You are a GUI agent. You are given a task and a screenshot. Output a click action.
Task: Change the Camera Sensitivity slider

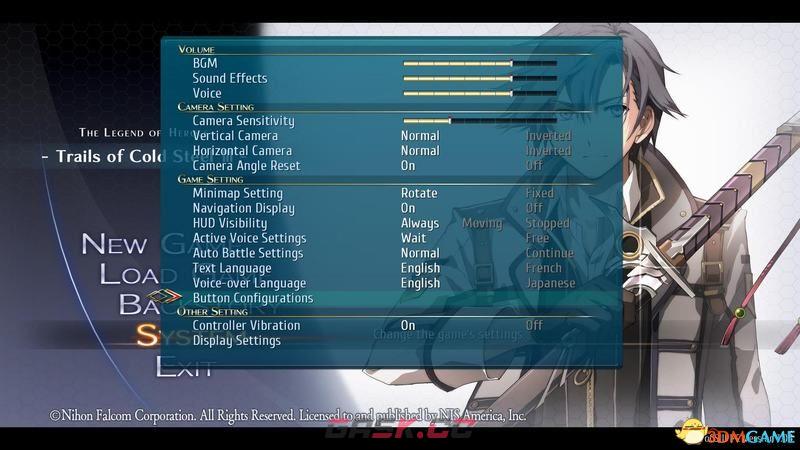pos(480,120)
